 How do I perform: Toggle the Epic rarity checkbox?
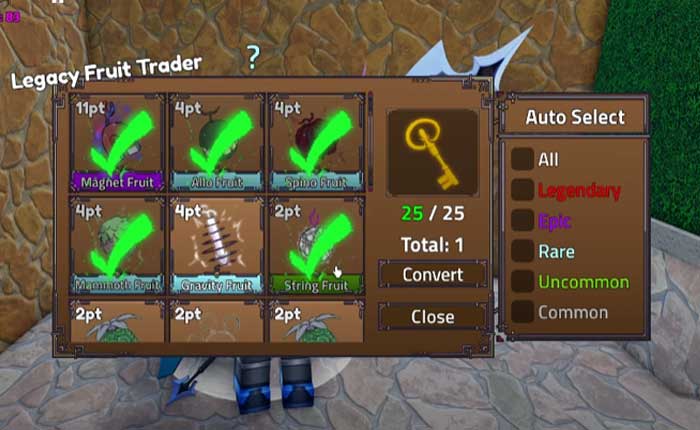(522, 221)
